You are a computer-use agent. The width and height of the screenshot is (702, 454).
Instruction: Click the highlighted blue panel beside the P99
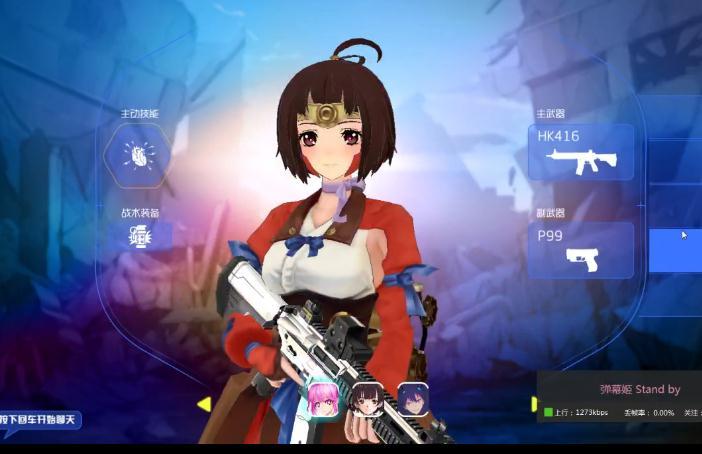[675, 250]
